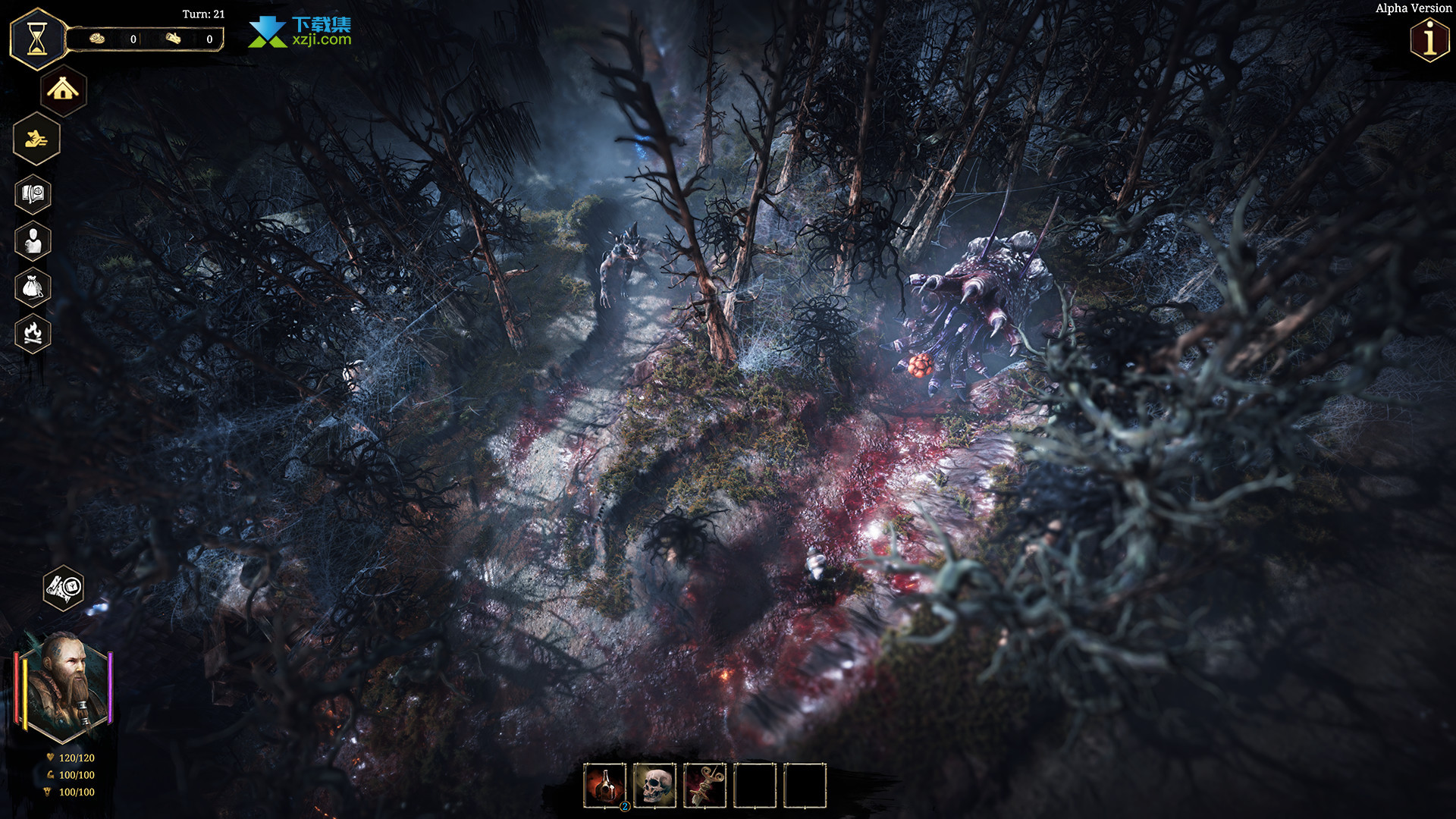Image resolution: width=1456 pixels, height=819 pixels.
Task: Select the skull item in the hotbar
Action: [655, 786]
